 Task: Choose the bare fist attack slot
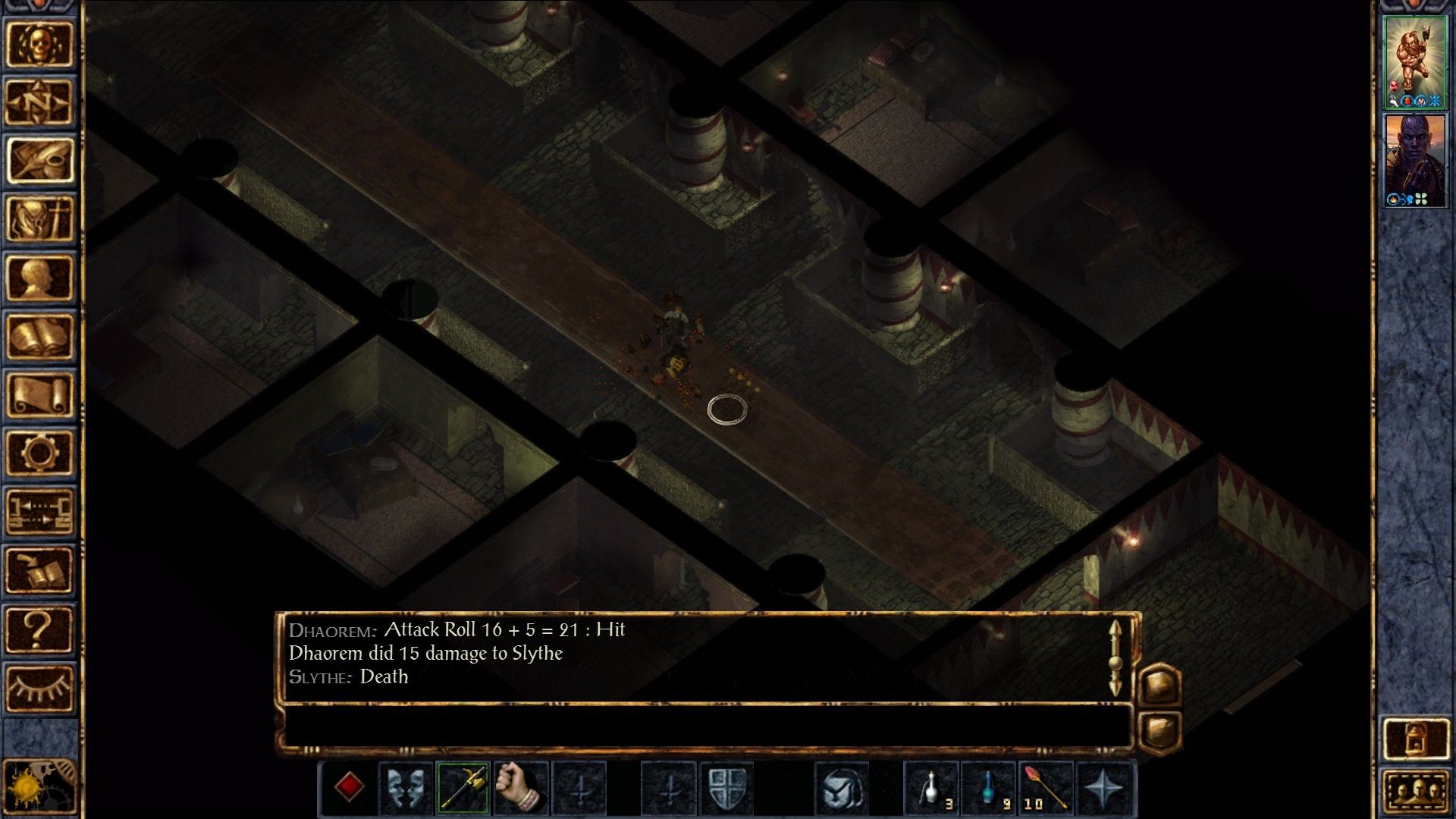[x=520, y=788]
